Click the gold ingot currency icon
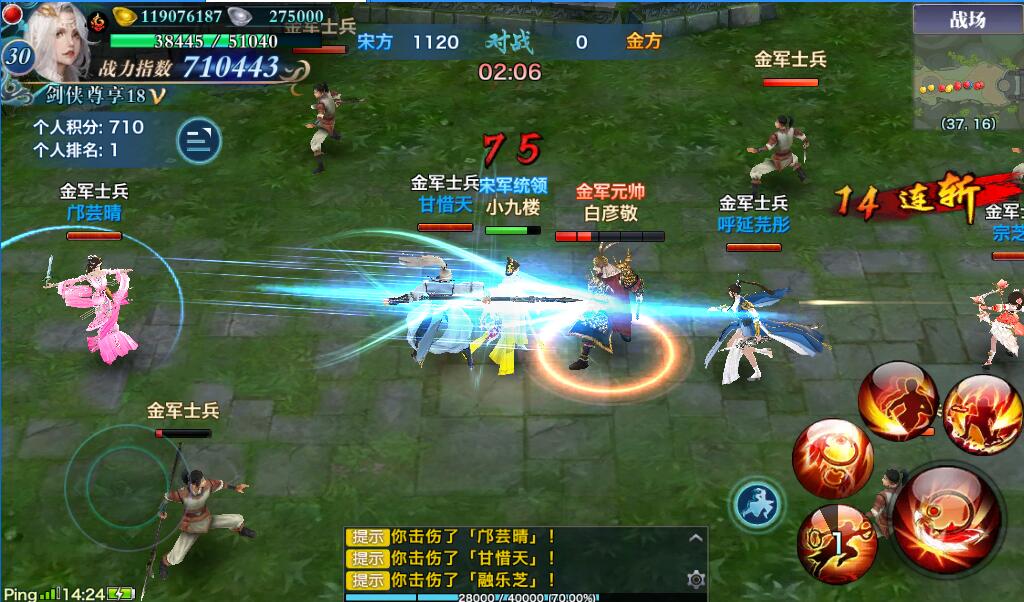 point(125,16)
